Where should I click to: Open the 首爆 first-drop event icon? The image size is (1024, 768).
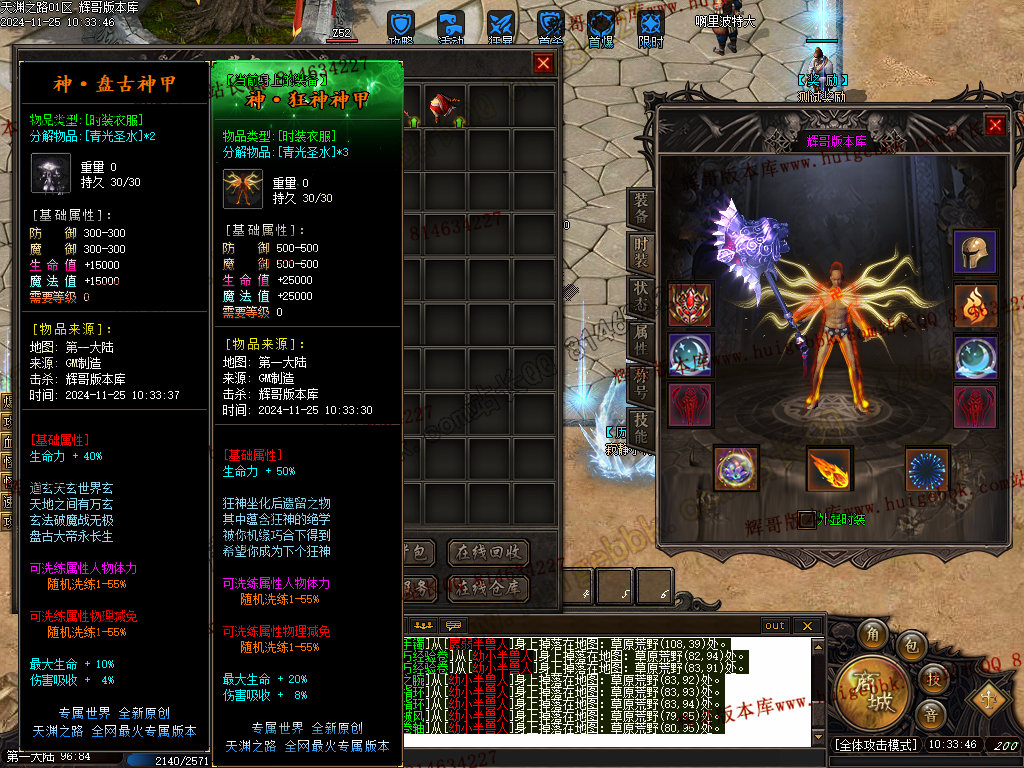pyautogui.click(x=601, y=28)
